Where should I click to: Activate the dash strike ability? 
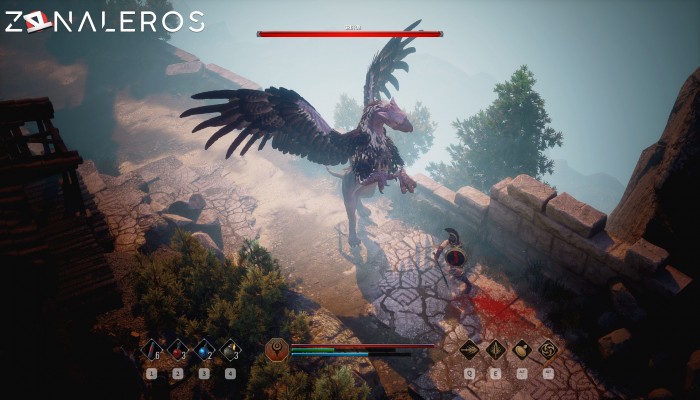(x=469, y=350)
